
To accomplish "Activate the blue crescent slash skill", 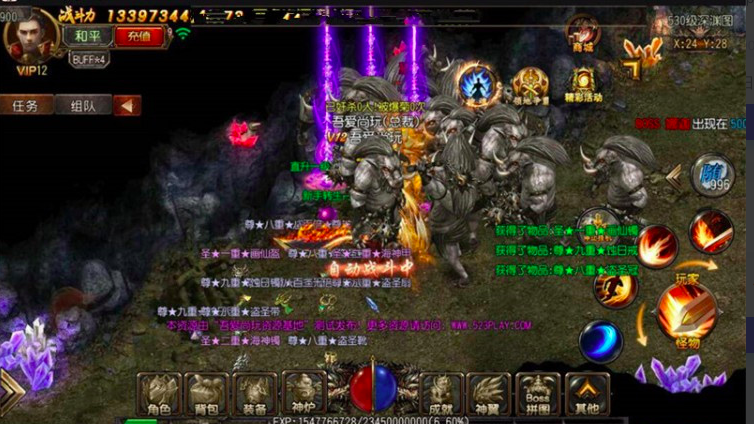I will pyautogui.click(x=601, y=341).
